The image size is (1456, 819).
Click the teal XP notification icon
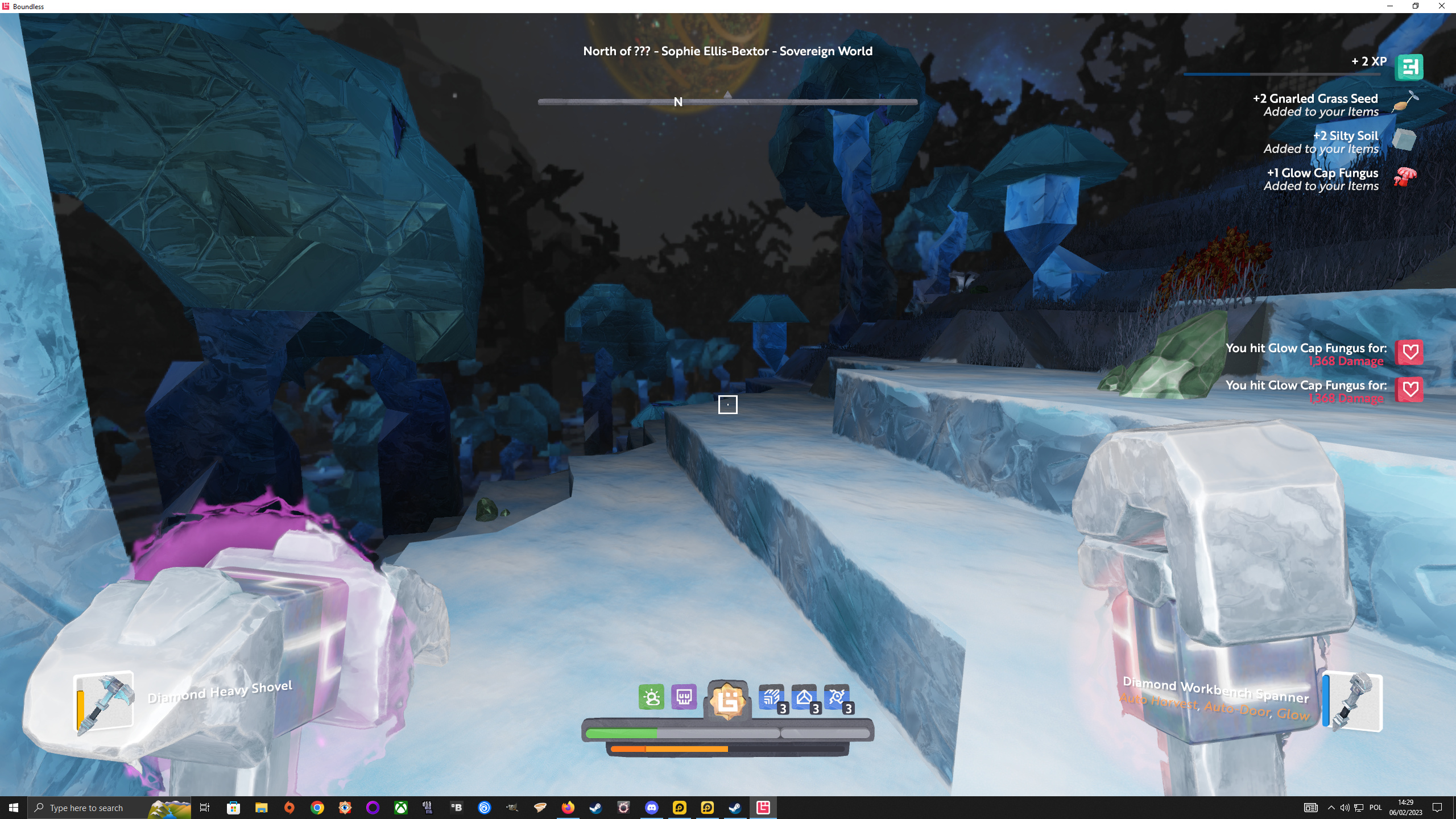[x=1409, y=67]
